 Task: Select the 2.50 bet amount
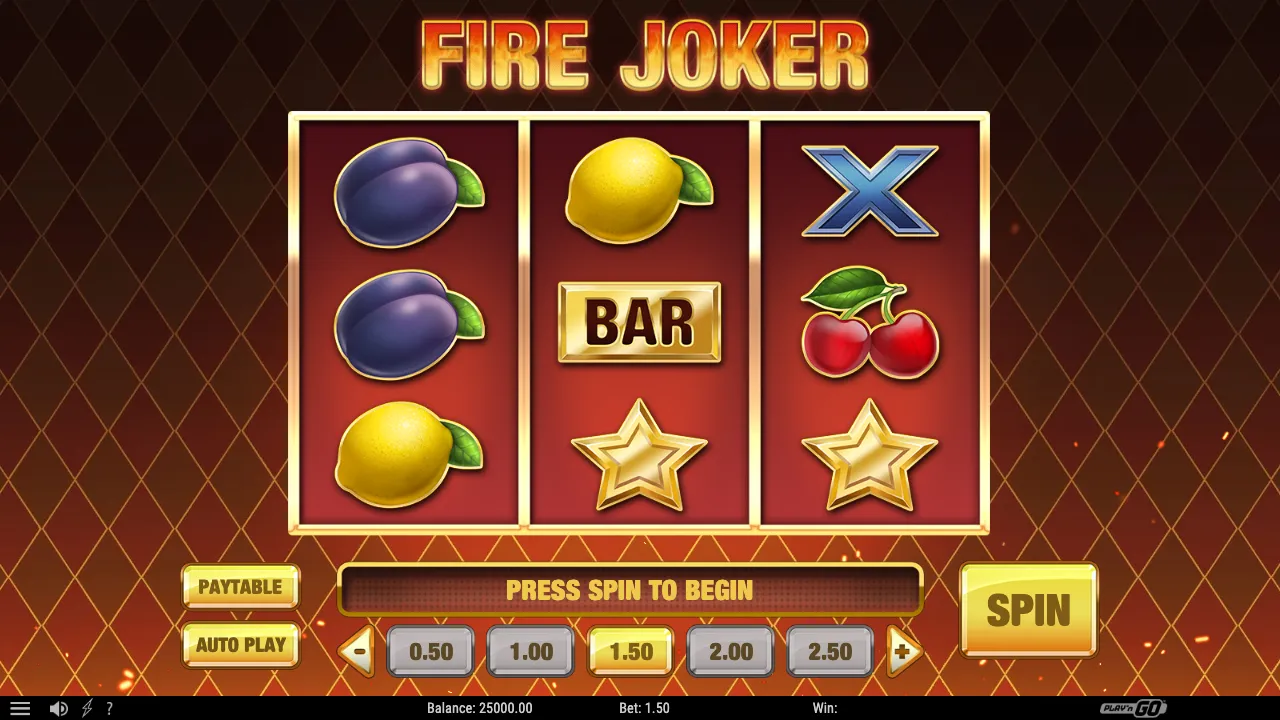[x=829, y=651]
